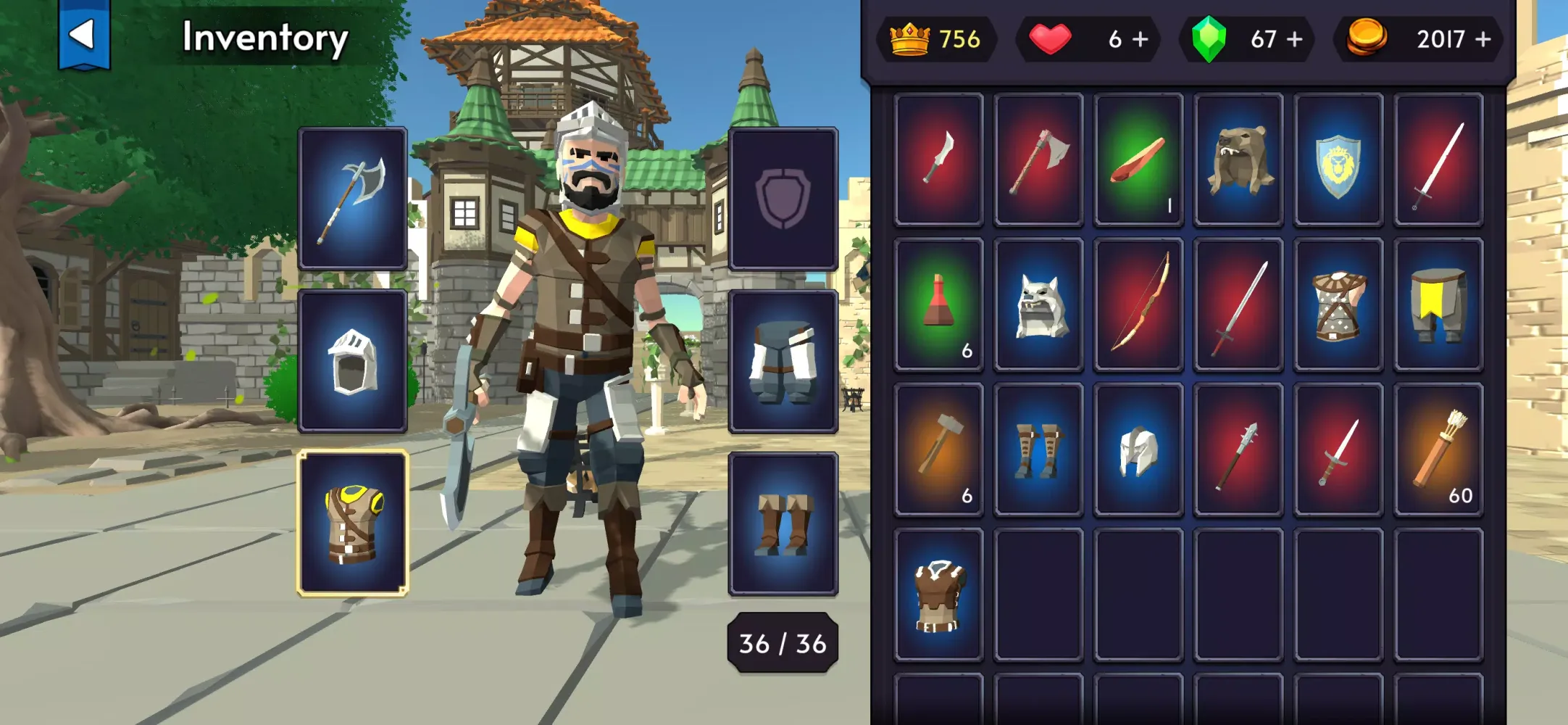Go back with the white arrow button
The height and width of the screenshot is (725, 1568).
(84, 35)
